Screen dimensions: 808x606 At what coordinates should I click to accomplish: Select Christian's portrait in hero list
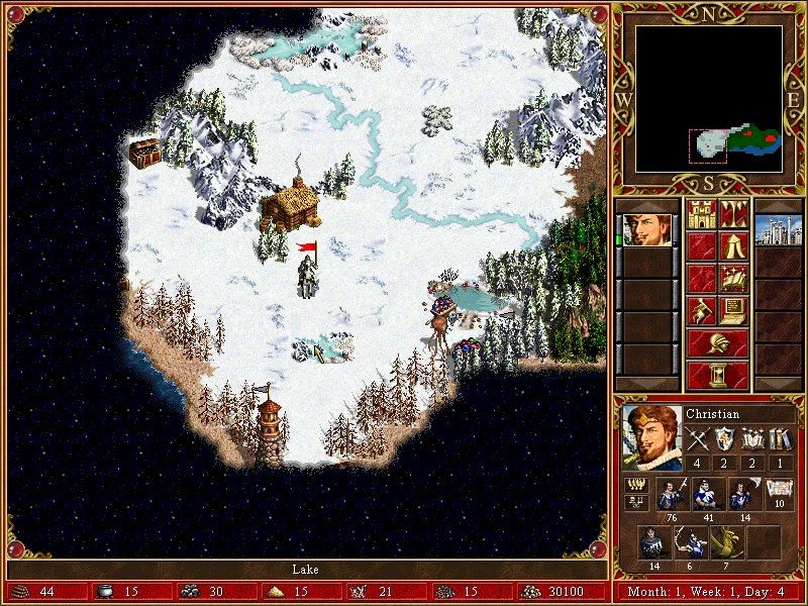click(647, 230)
